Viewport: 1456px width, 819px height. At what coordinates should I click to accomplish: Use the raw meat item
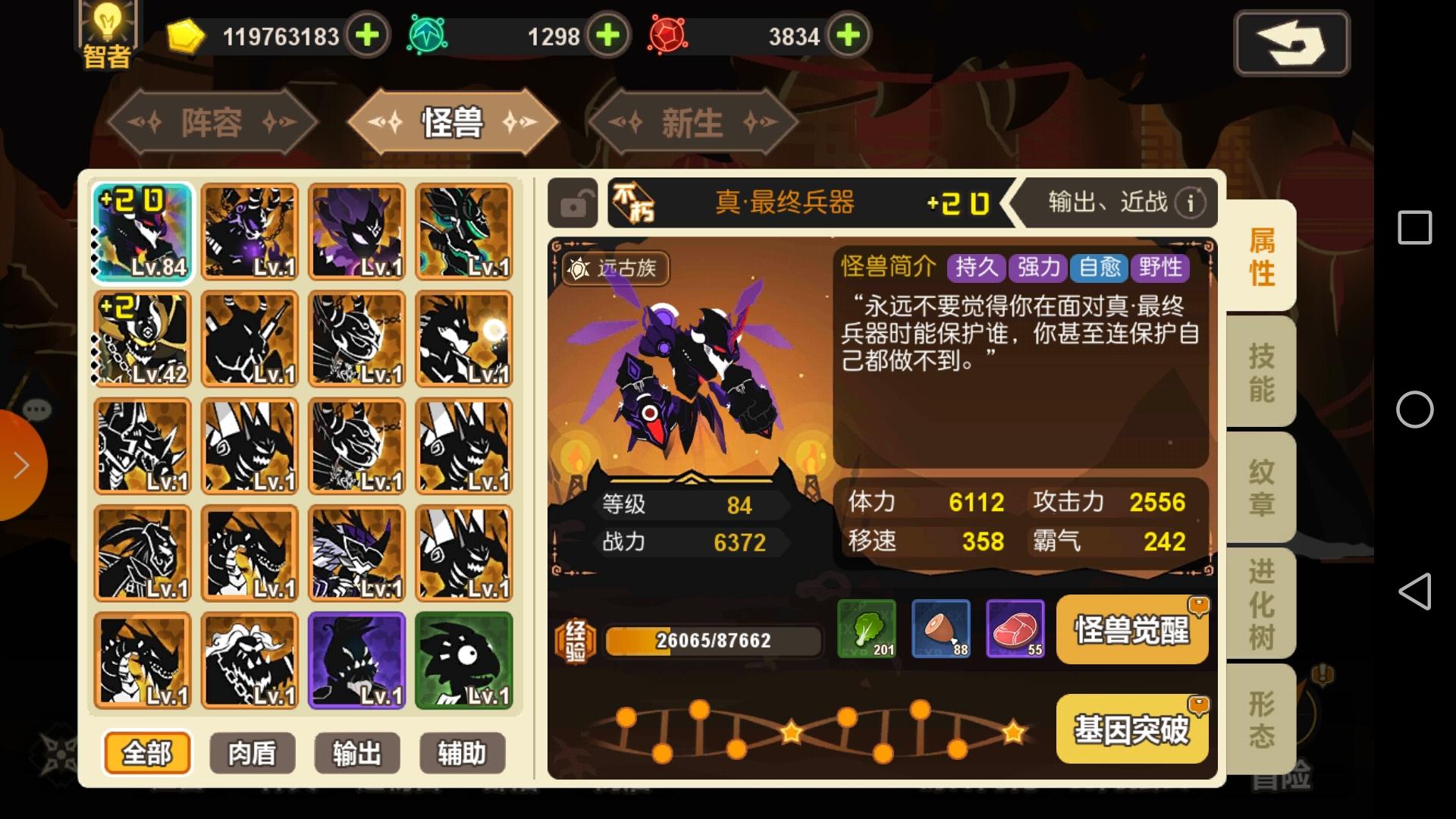1015,629
